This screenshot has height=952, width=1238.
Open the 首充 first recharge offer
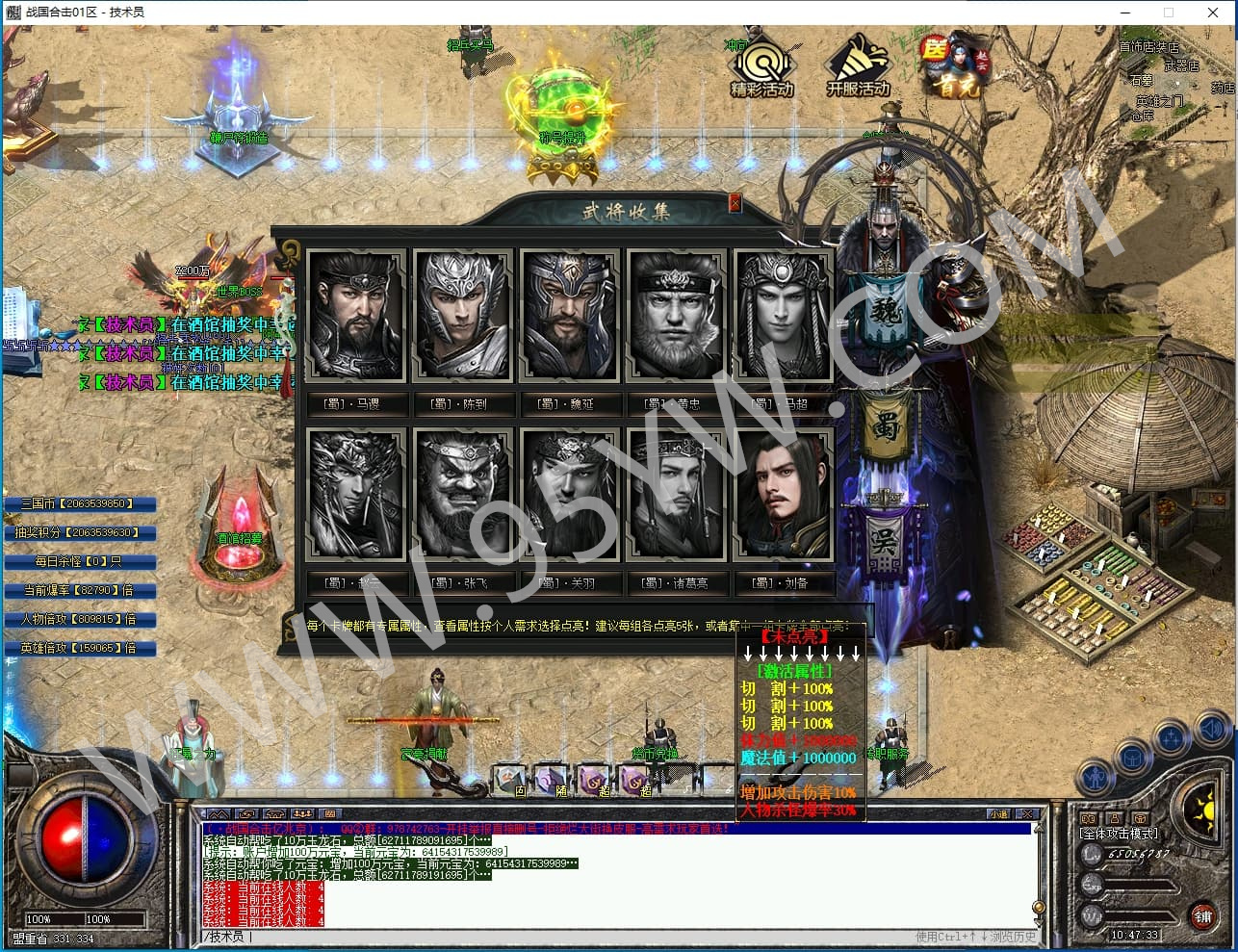953,65
